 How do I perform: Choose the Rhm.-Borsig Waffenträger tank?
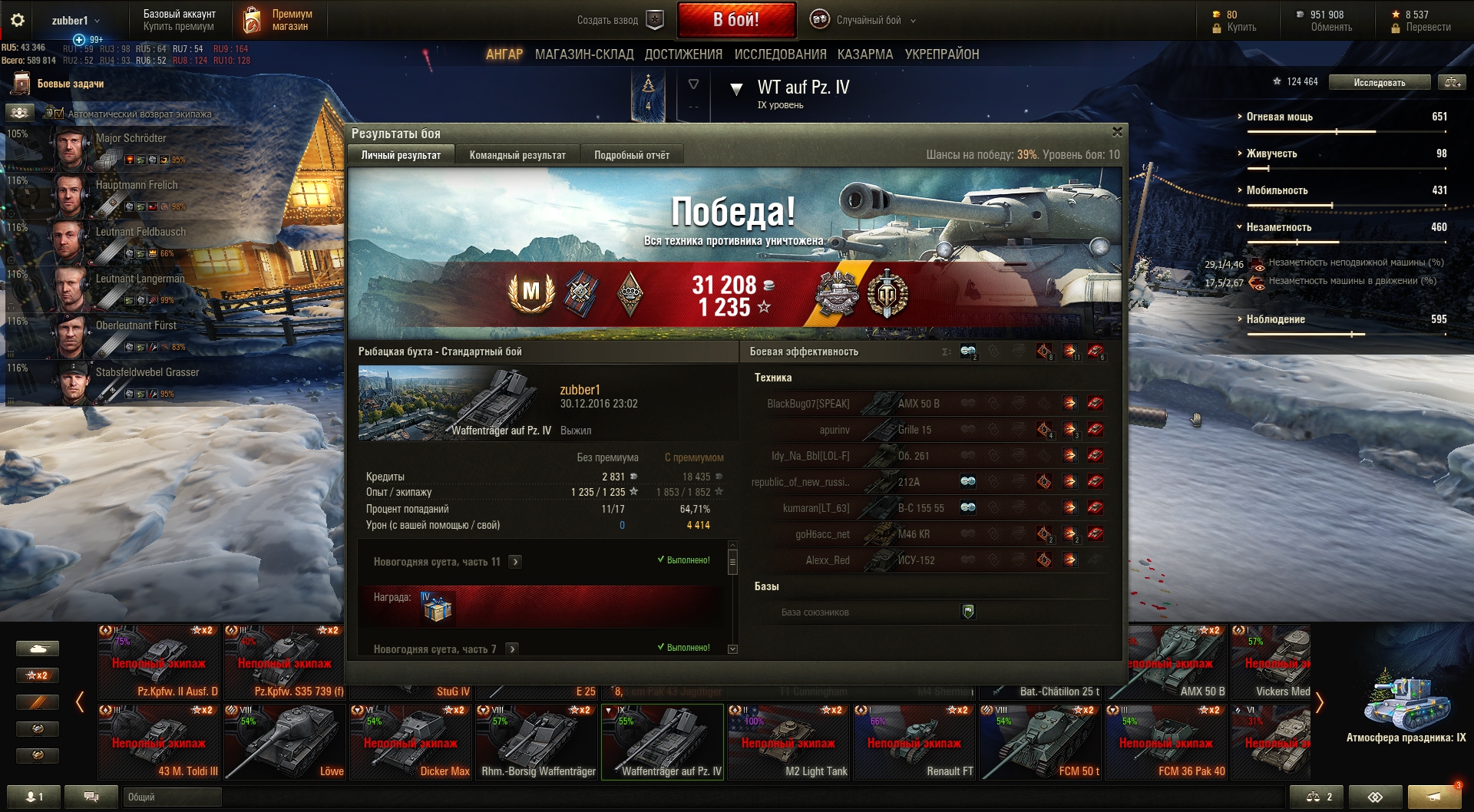(x=537, y=742)
